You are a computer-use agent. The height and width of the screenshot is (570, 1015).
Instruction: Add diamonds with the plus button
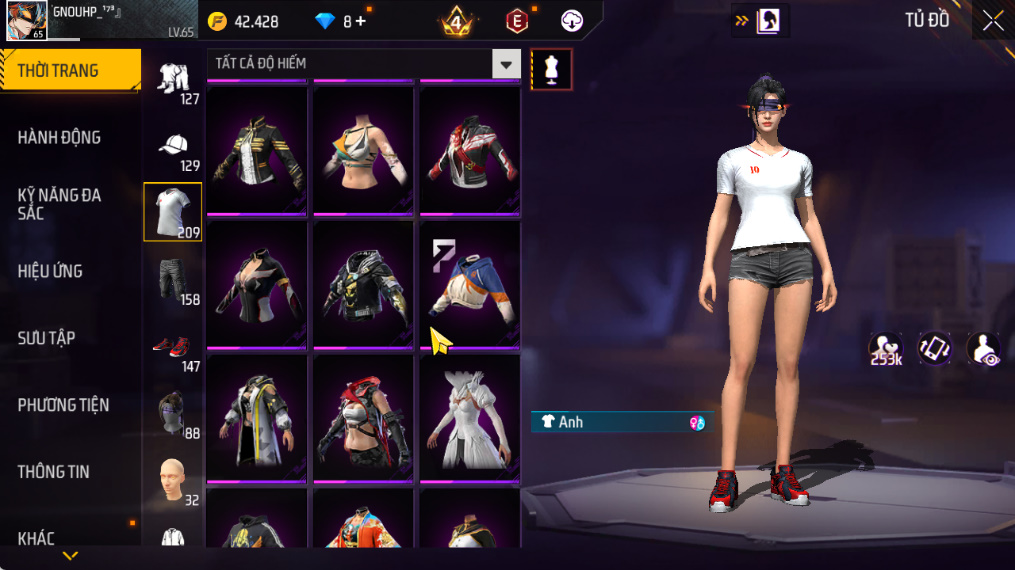360,21
